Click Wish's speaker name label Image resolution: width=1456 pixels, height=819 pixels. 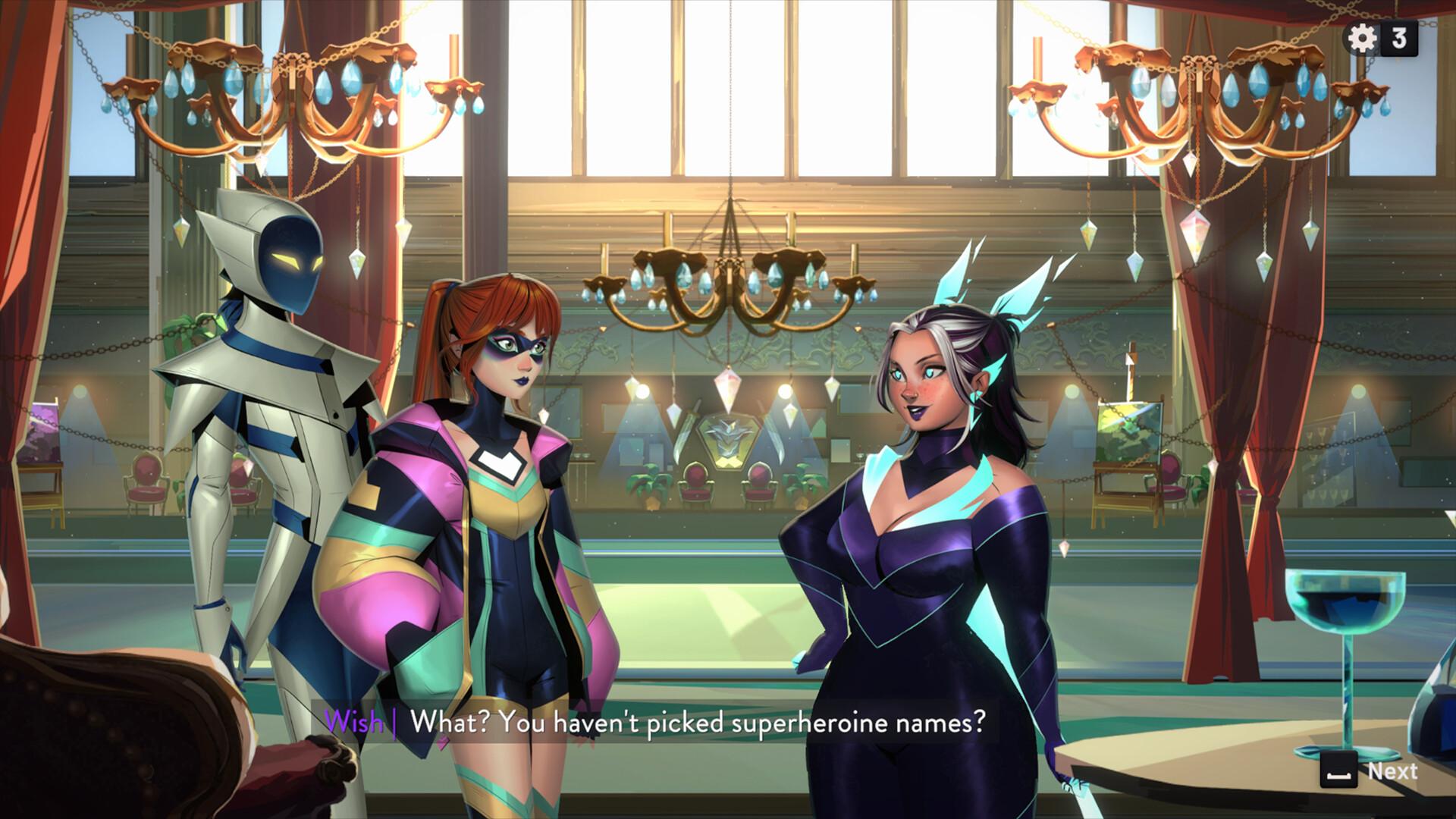coord(355,723)
